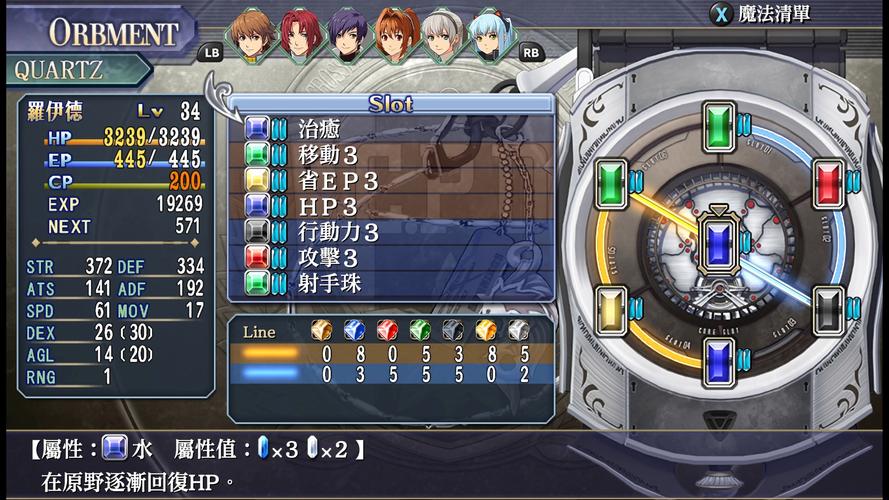Select the 射手珠 quartz entry
Image resolution: width=889 pixels, height=500 pixels.
pyautogui.click(x=390, y=284)
